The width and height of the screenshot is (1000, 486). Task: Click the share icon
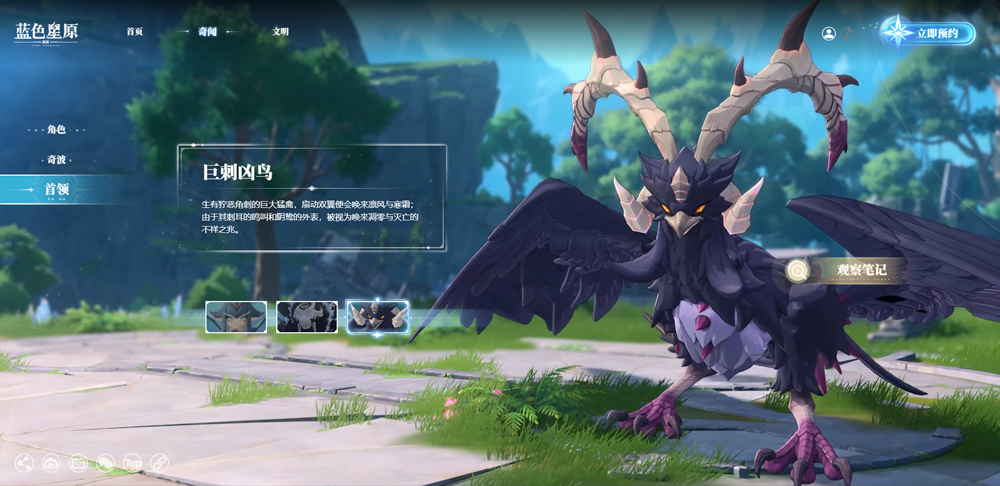click(x=24, y=463)
